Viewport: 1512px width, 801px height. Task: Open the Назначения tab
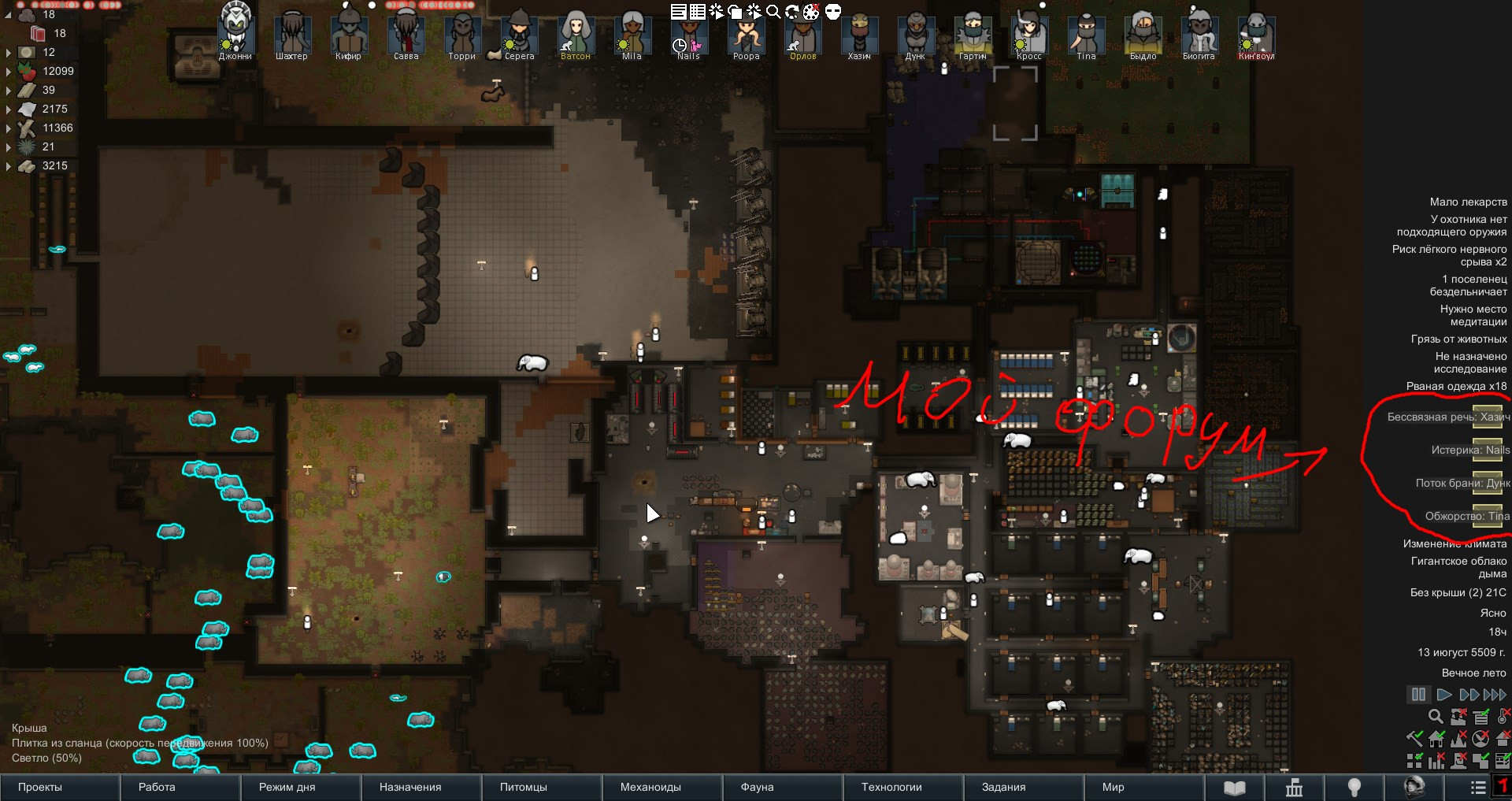click(x=410, y=787)
